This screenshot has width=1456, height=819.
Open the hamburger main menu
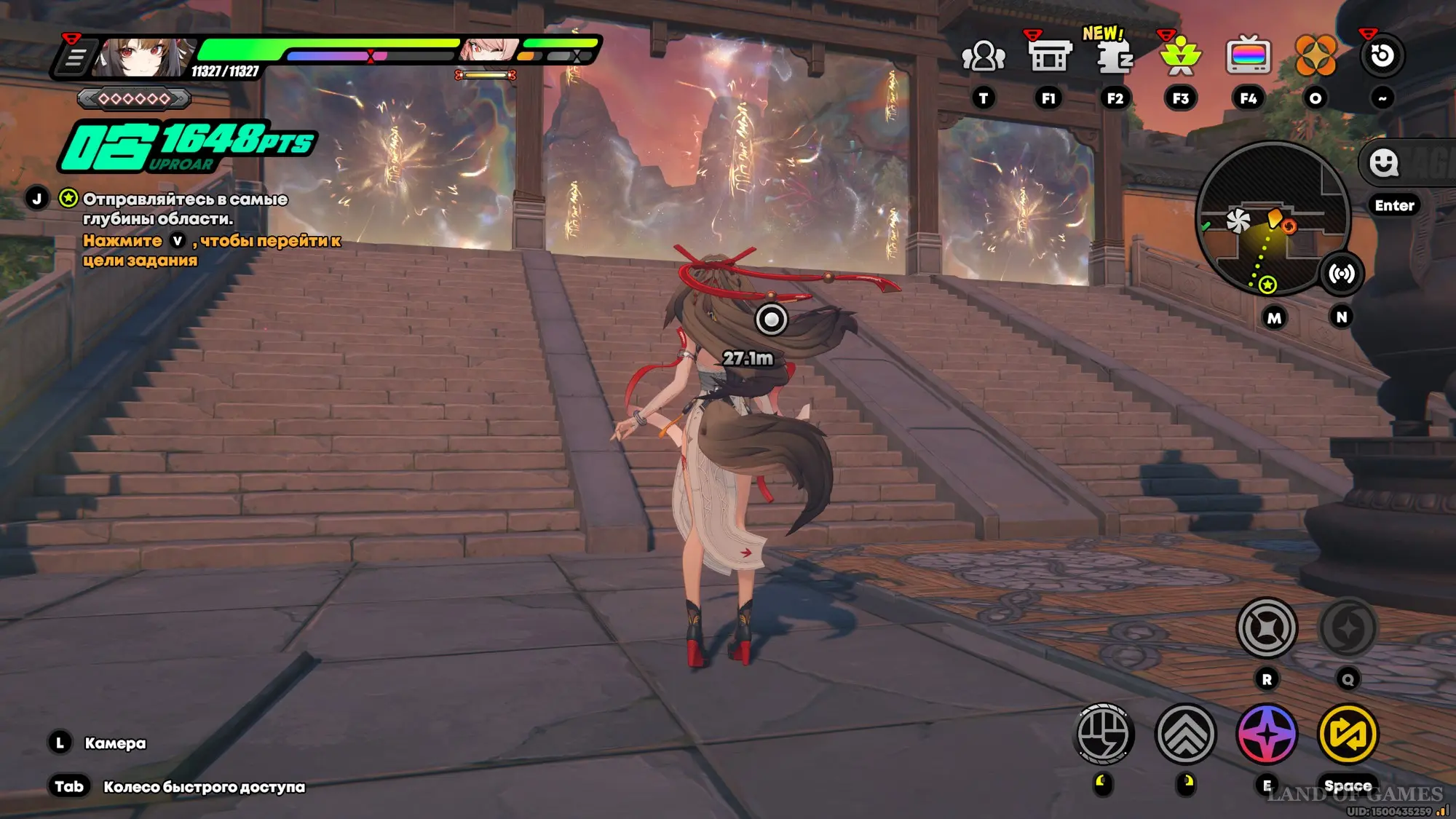(75, 58)
